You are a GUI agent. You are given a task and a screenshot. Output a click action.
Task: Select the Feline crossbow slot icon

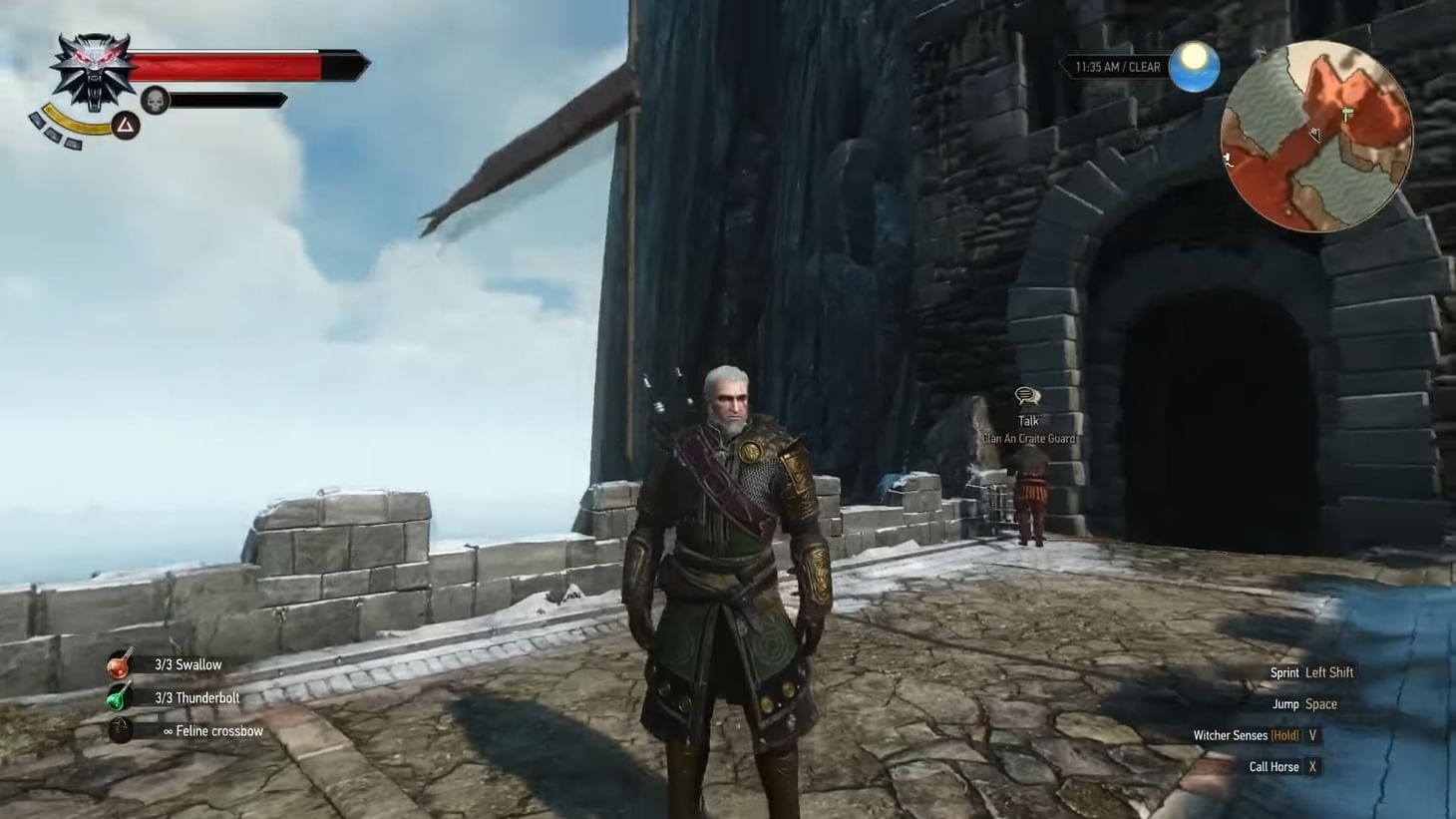click(x=122, y=730)
